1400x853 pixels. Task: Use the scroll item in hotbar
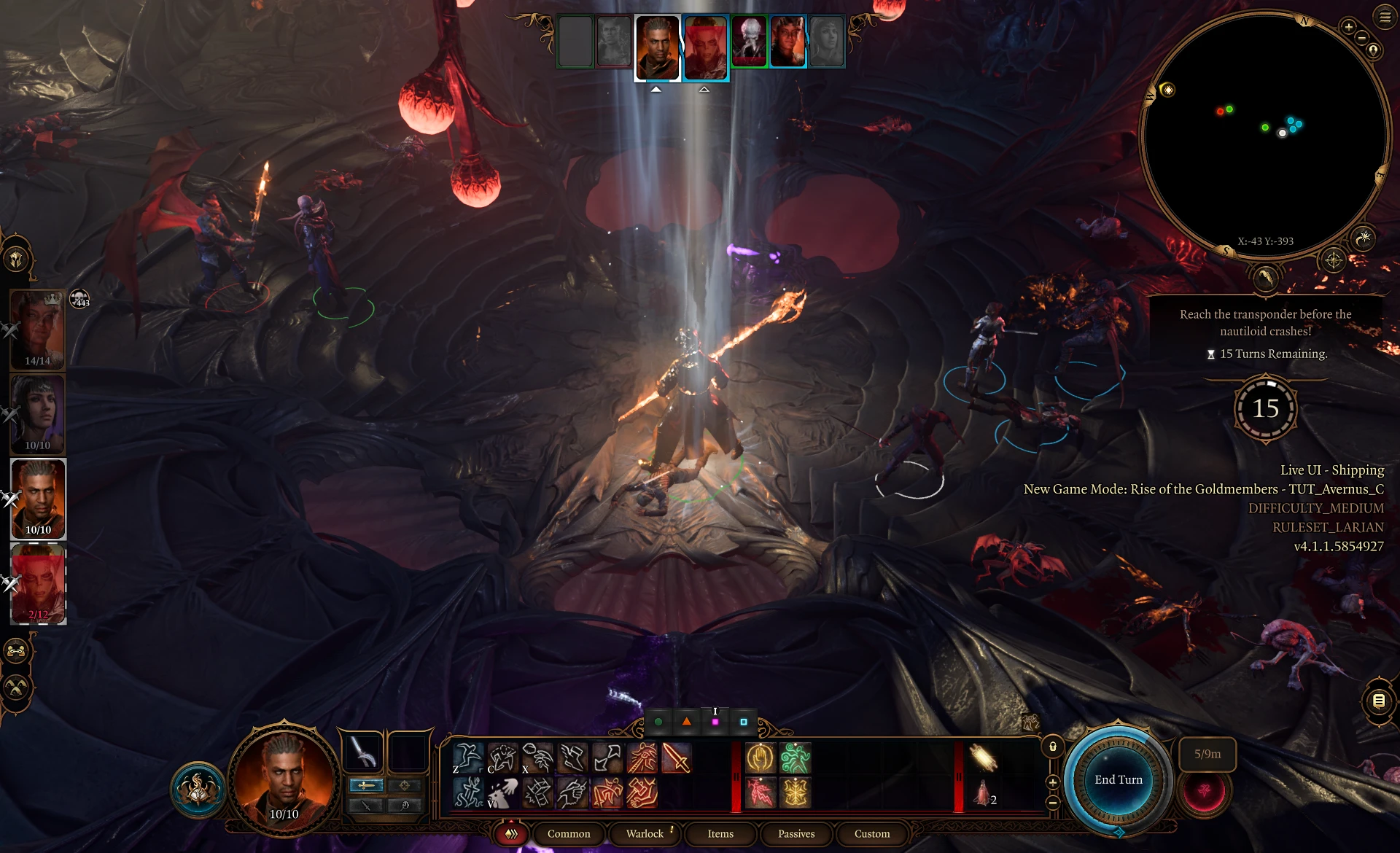(983, 758)
